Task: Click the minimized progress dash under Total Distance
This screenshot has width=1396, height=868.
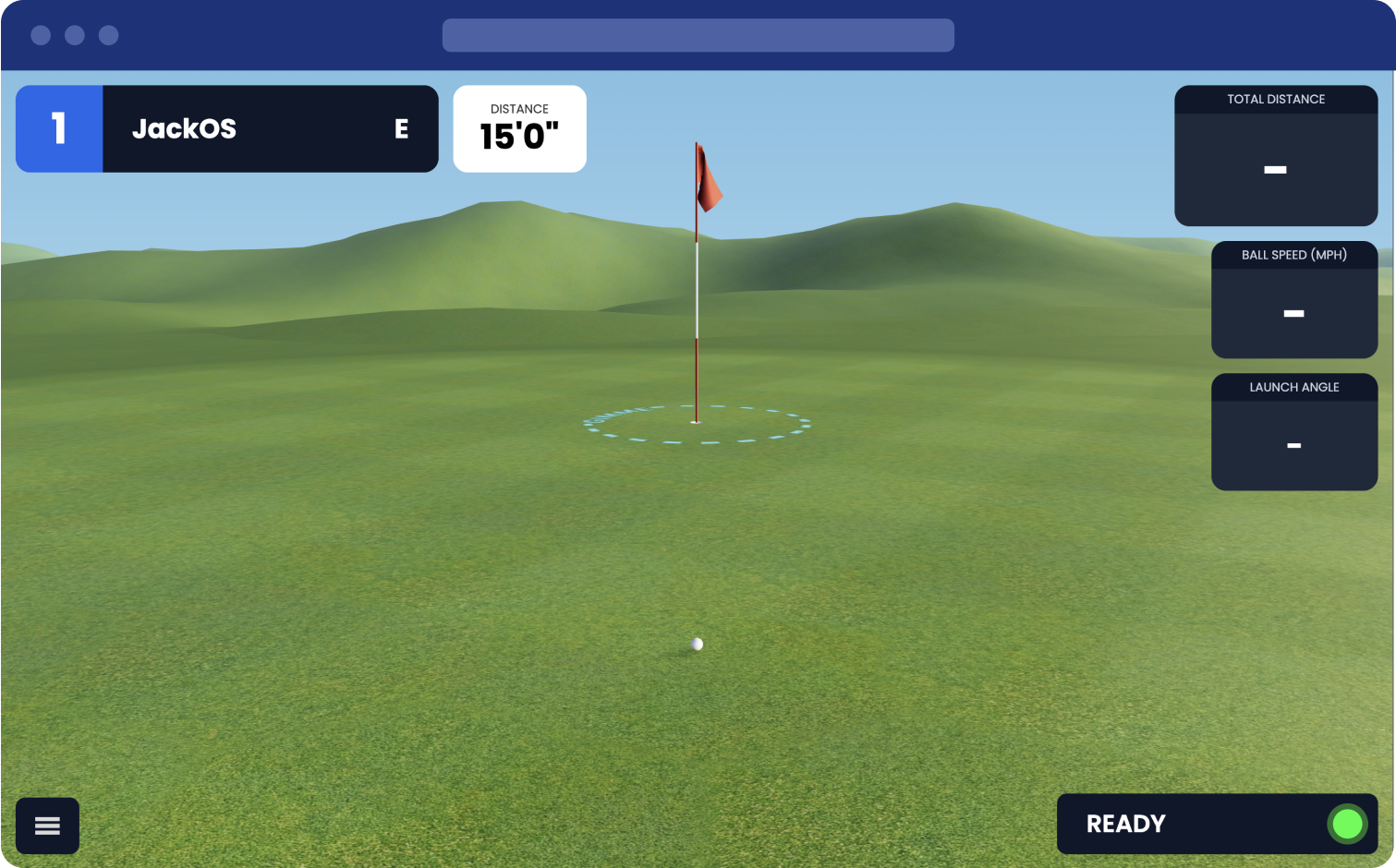Action: [x=1275, y=170]
